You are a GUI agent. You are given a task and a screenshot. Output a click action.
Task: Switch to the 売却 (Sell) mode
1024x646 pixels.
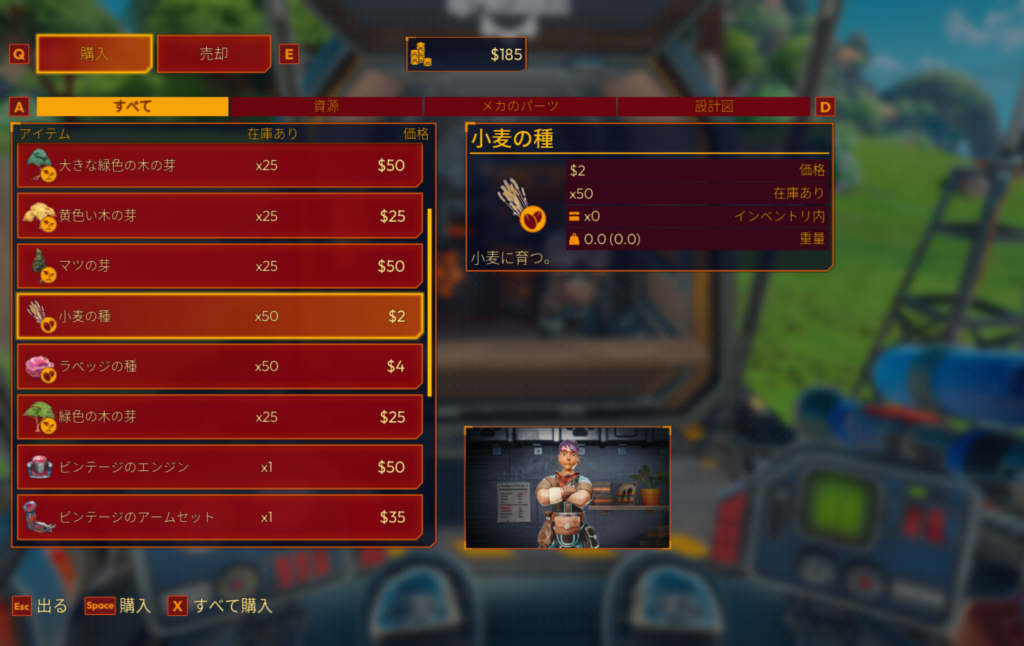click(x=214, y=54)
